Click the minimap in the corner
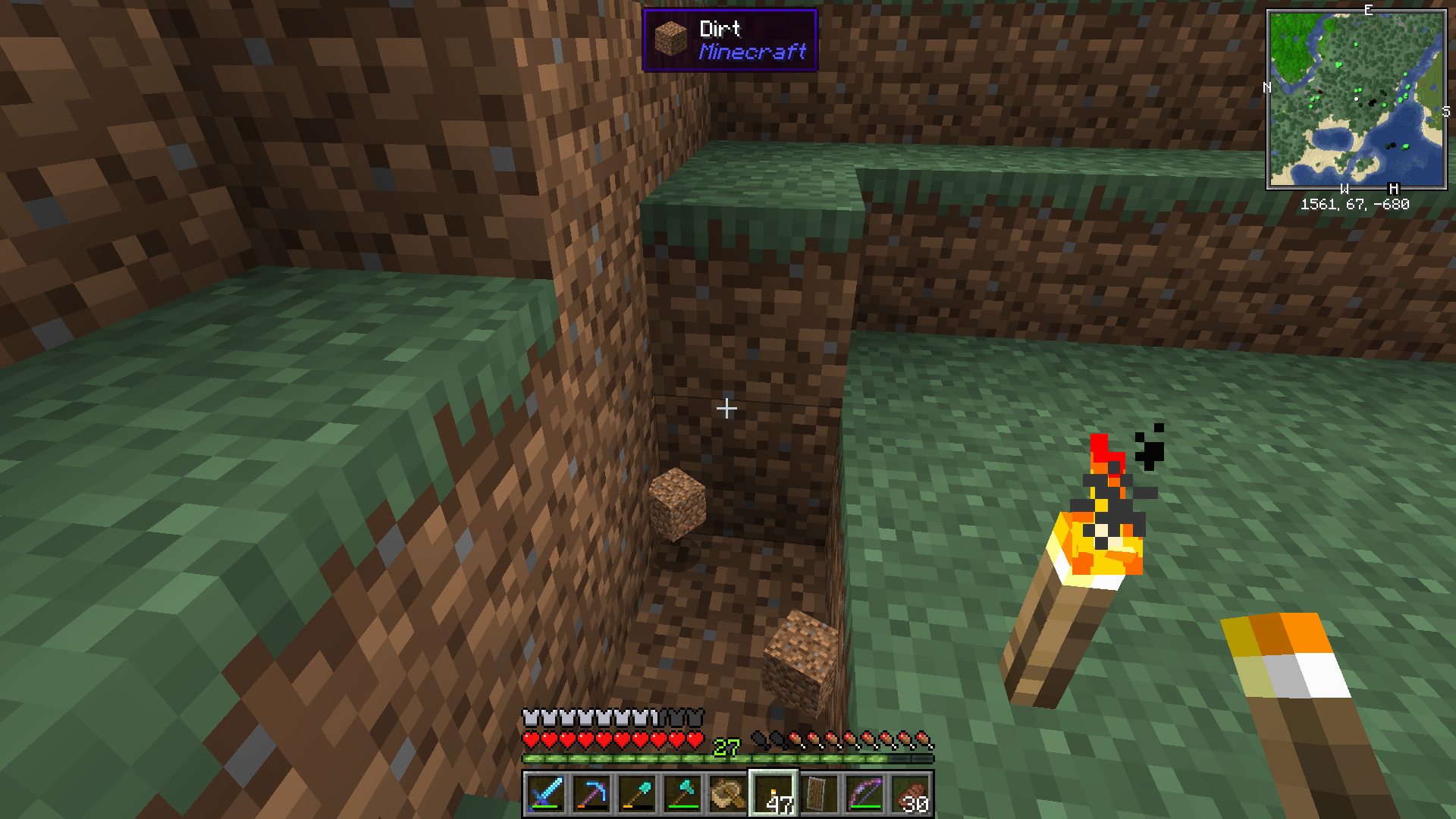This screenshot has height=819, width=1456. [1356, 99]
